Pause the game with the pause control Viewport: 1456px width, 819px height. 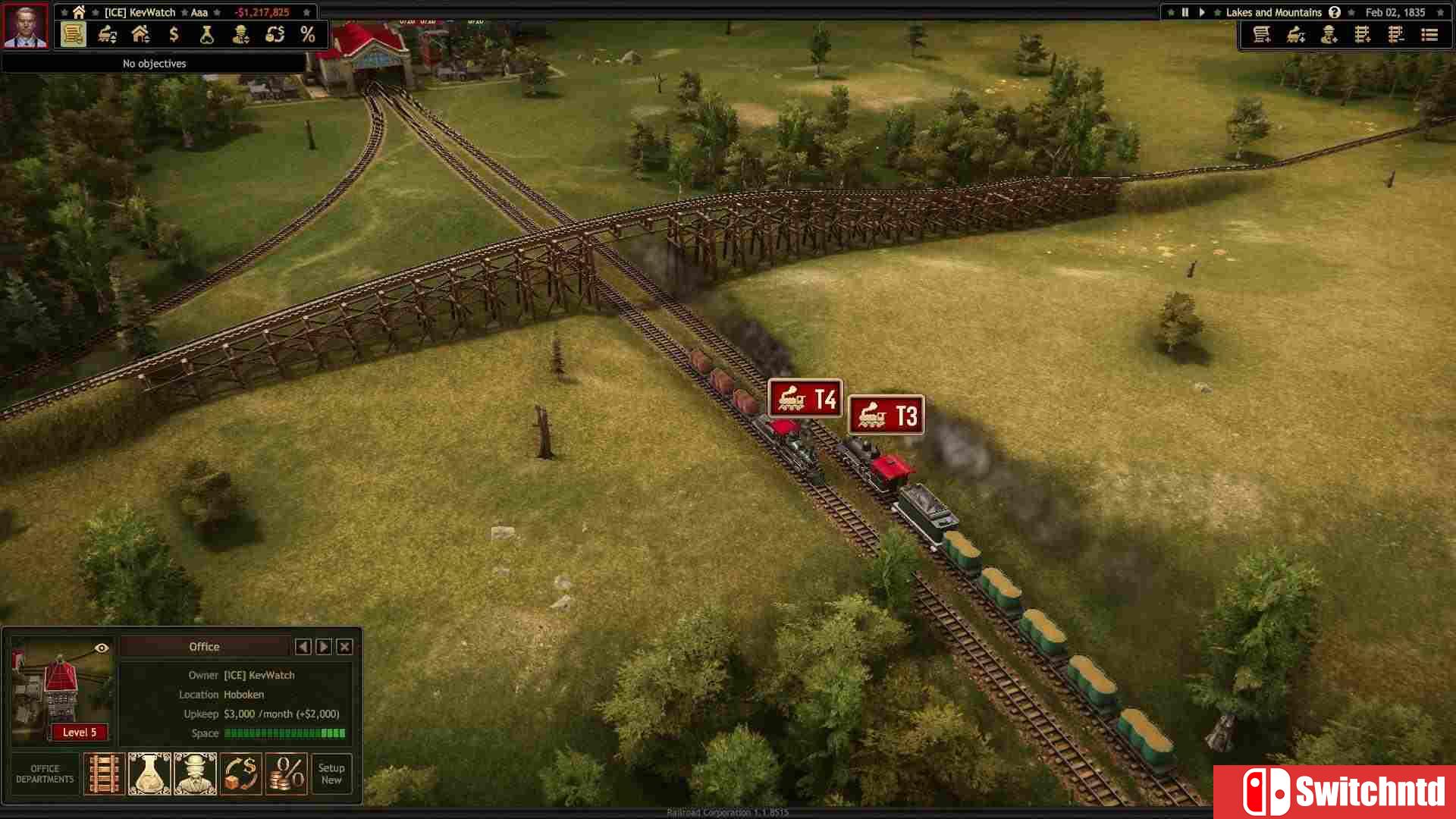click(1185, 12)
